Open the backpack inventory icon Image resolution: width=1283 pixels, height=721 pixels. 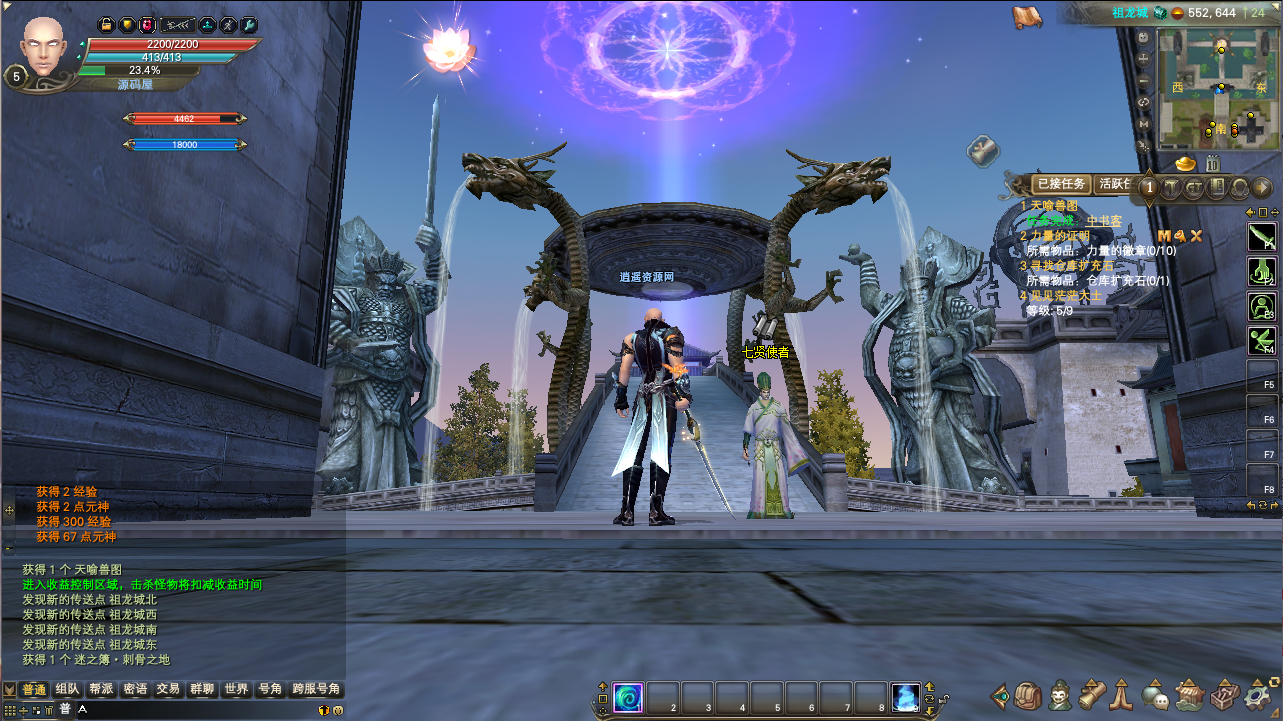[x=1029, y=696]
